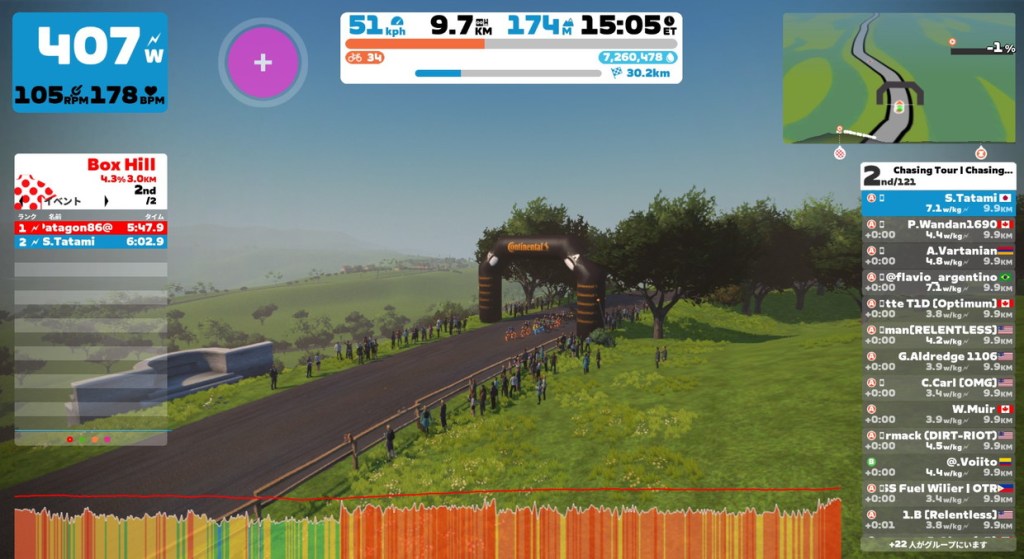
Task: Show the +22 riders in group footer
Action: [x=938, y=545]
